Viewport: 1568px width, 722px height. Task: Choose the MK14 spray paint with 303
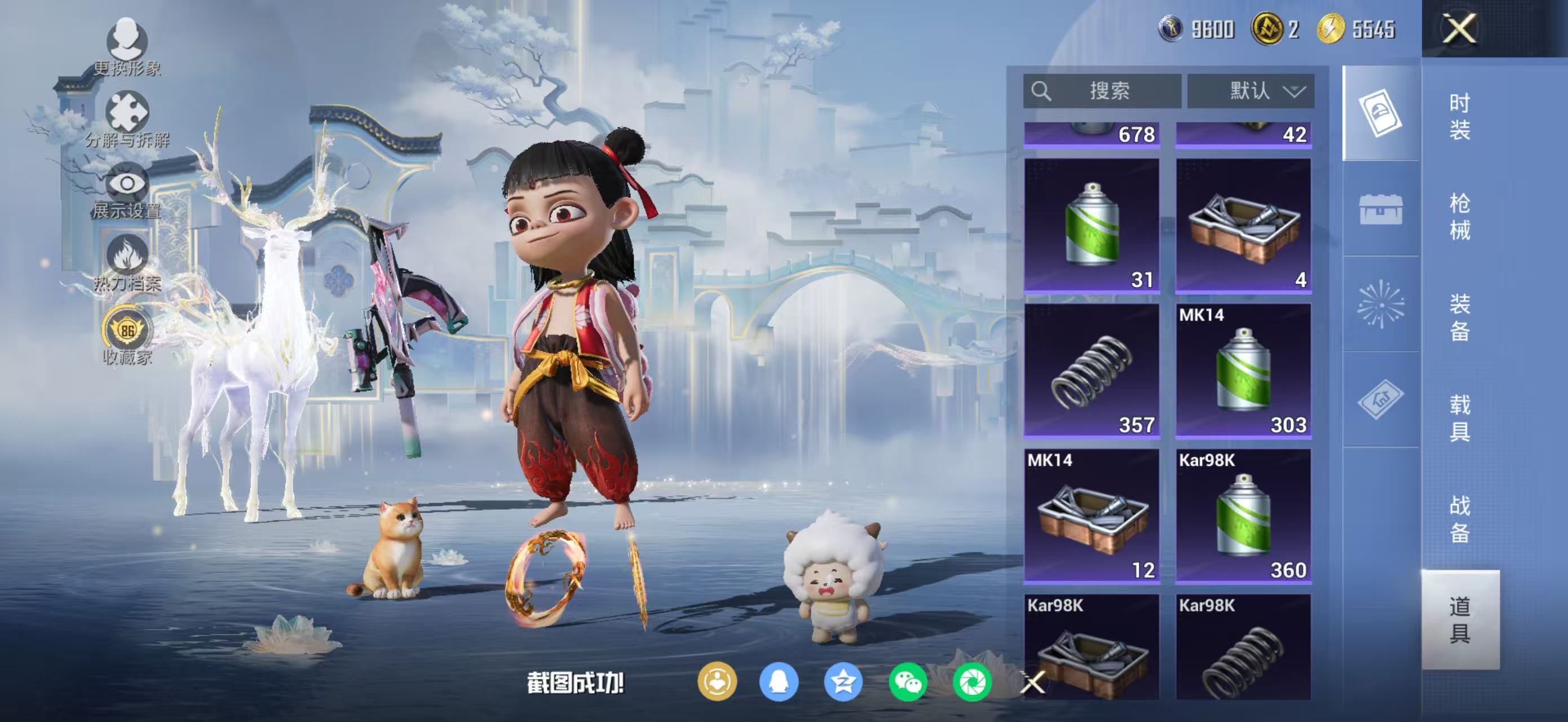tap(1243, 371)
